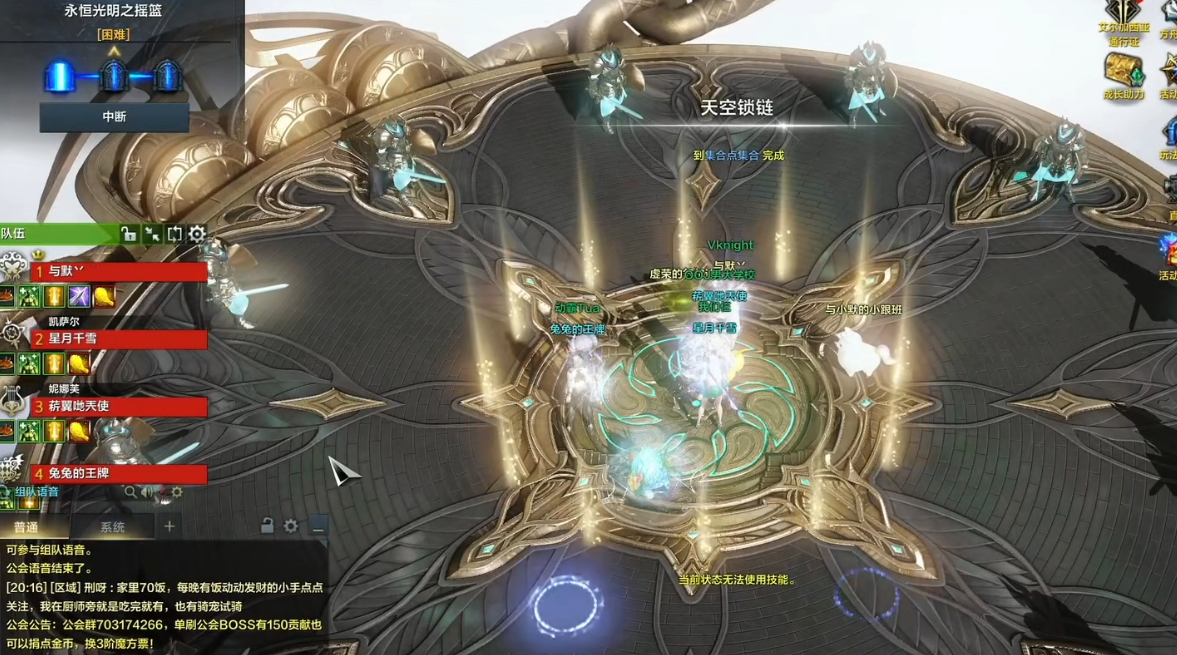
Task: Toggle the chat window lock
Action: (x=267, y=526)
